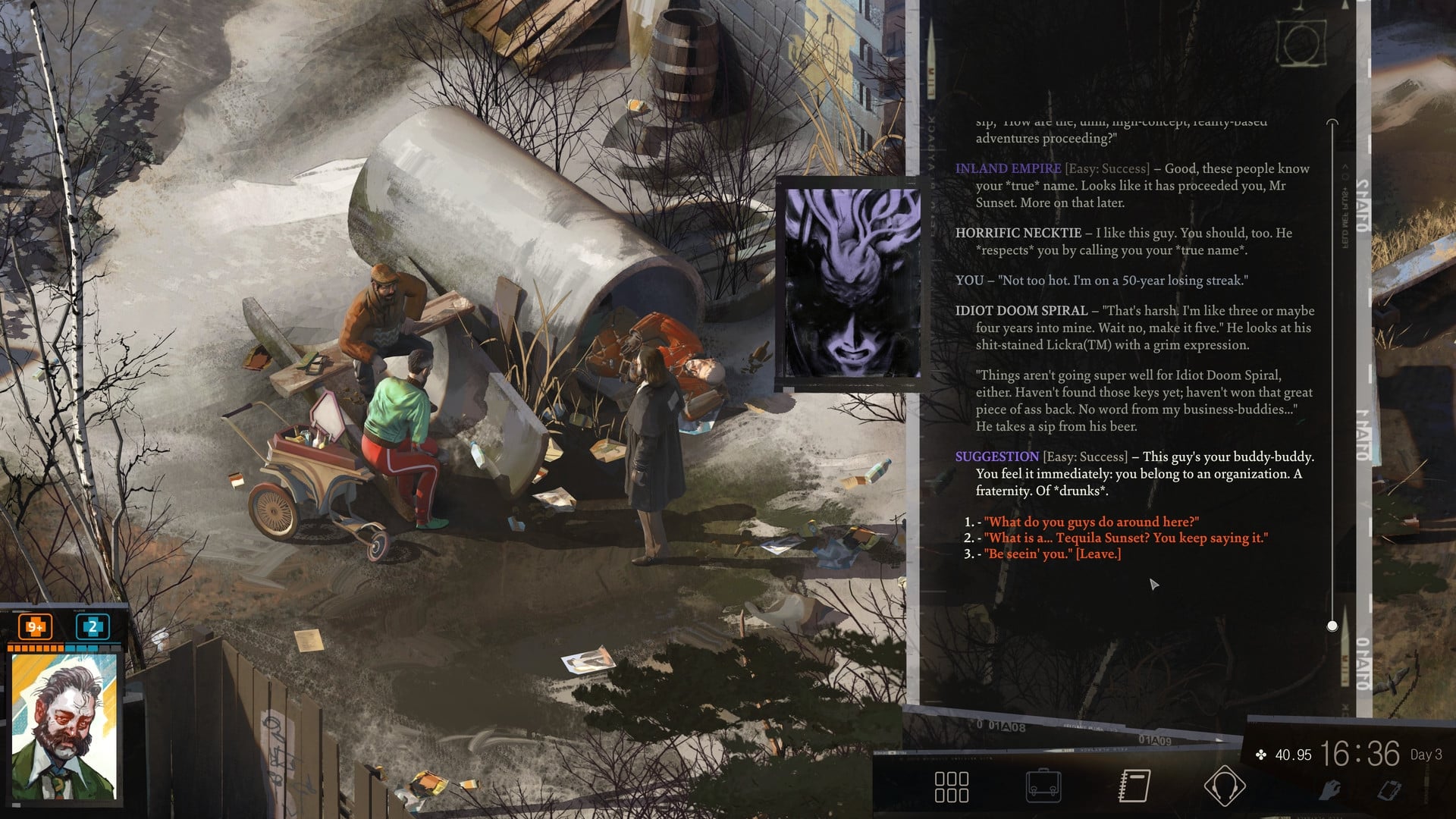Click the SUGGESTION skill label

click(x=997, y=457)
